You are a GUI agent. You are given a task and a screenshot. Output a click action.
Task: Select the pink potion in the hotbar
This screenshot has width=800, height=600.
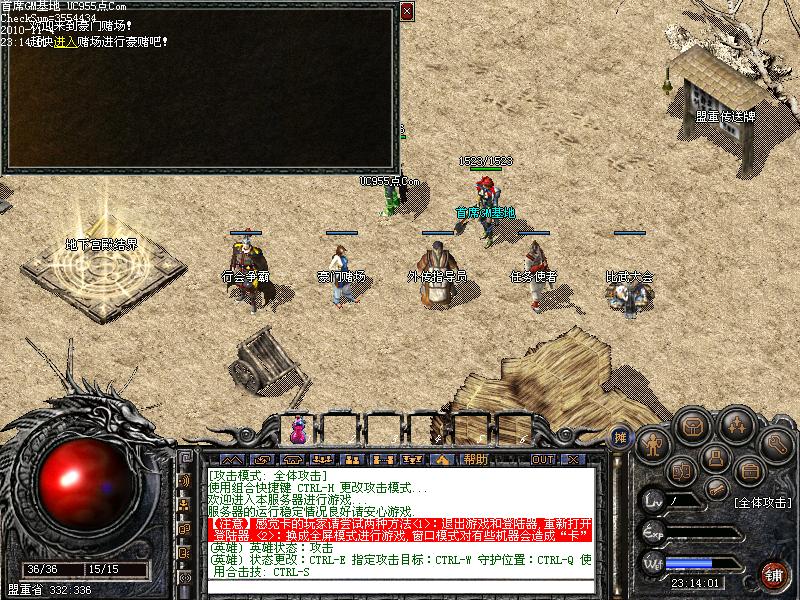tap(297, 430)
